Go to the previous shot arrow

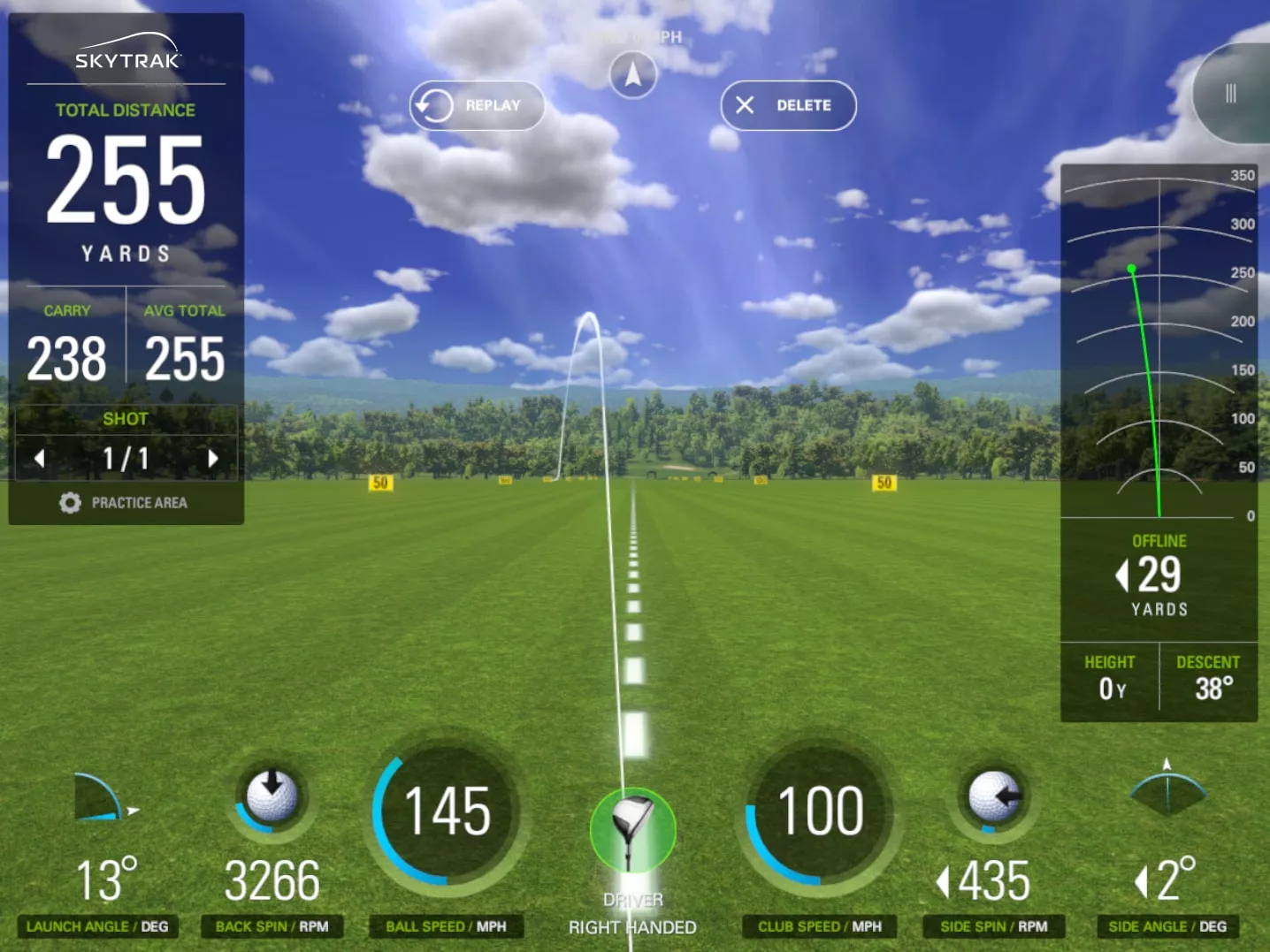[40, 459]
